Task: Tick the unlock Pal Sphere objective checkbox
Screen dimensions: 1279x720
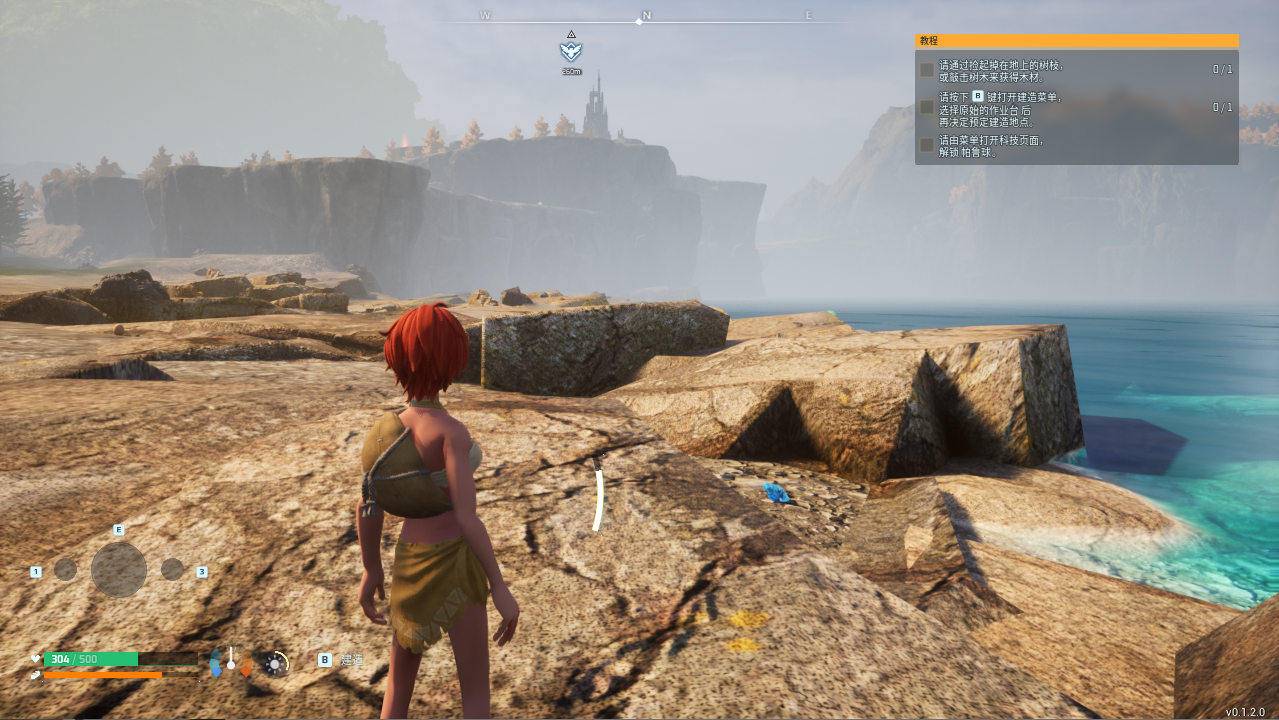Action: (x=927, y=145)
